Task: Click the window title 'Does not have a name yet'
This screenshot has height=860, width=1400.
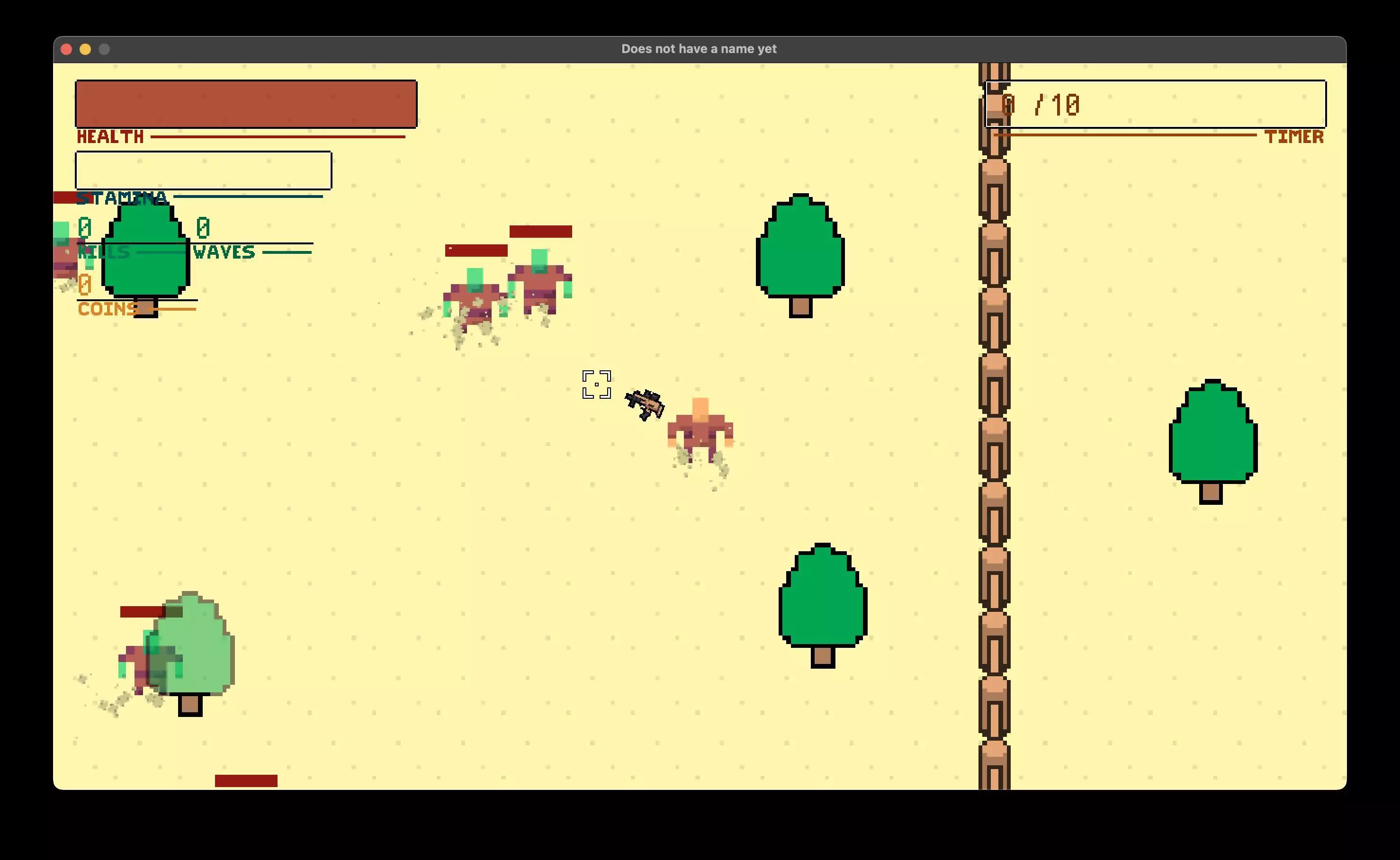Action: click(699, 49)
